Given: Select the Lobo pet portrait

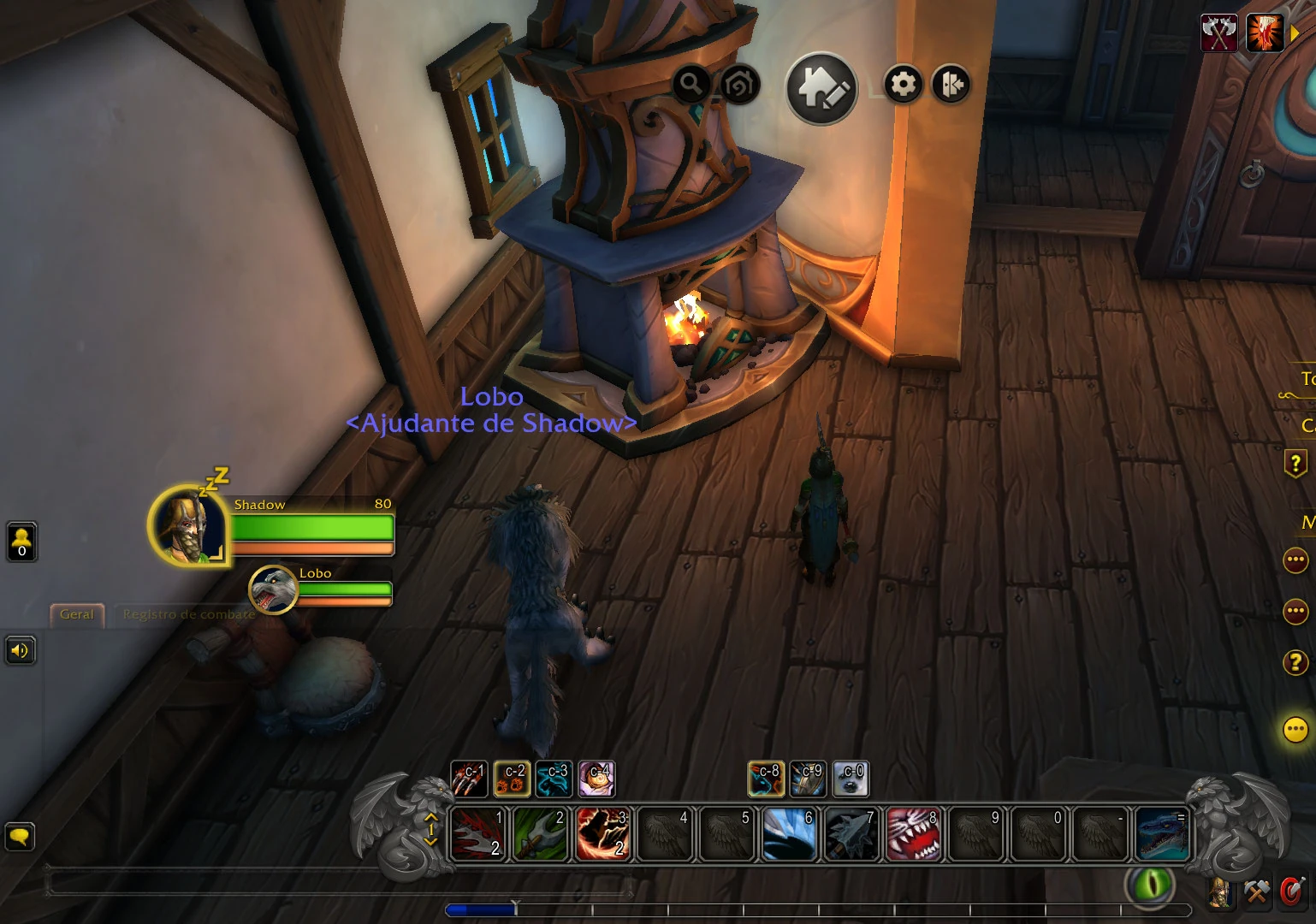Looking at the screenshot, I should pyautogui.click(x=273, y=589).
